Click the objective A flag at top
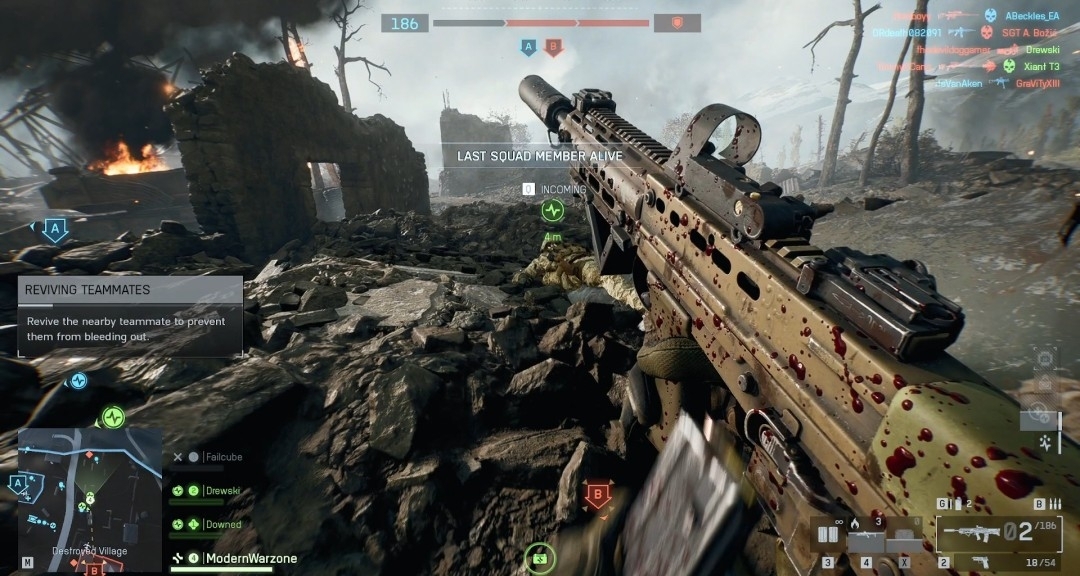Viewport: 1080px width, 576px height. (x=528, y=47)
